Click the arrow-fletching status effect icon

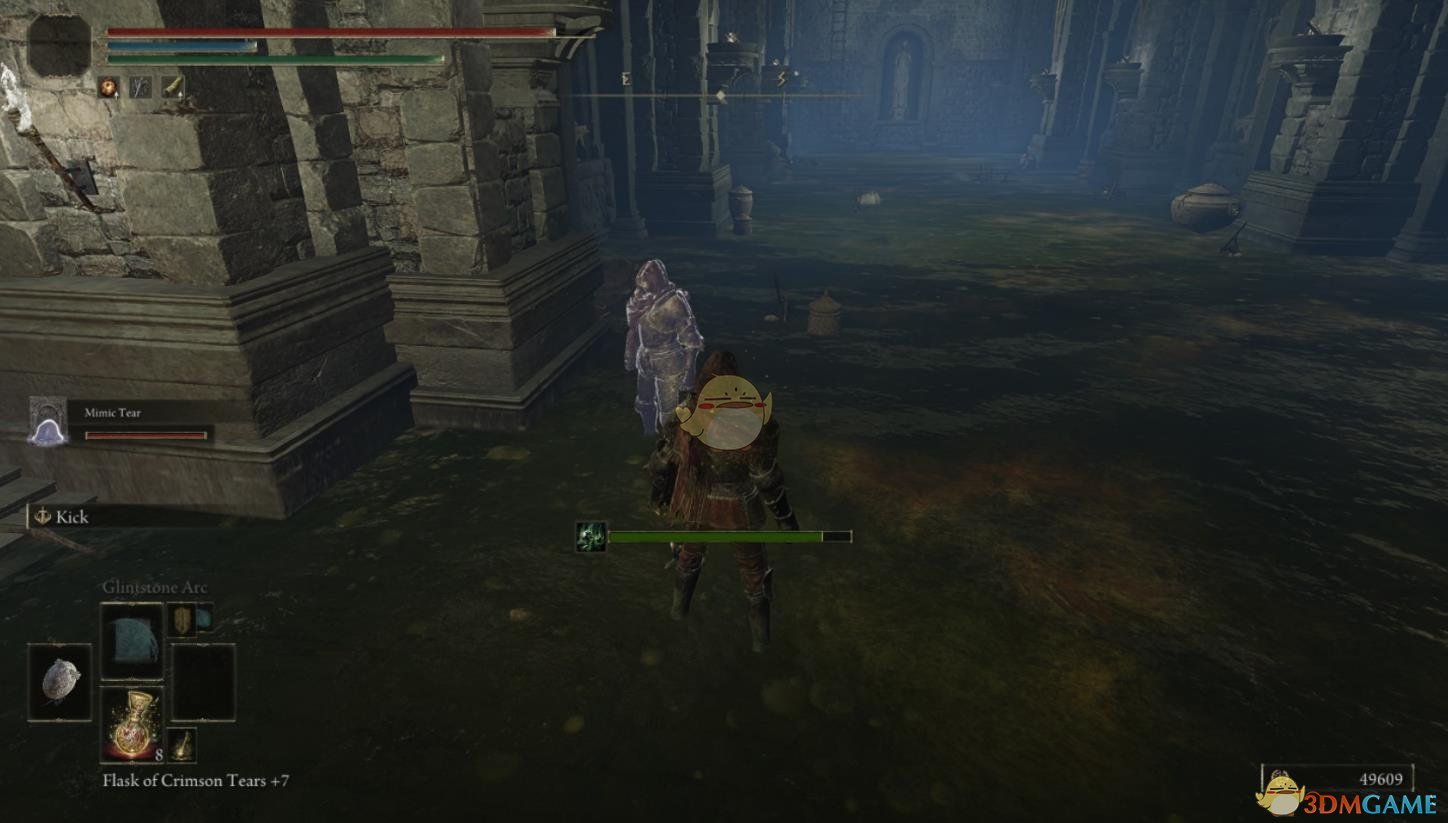[140, 86]
